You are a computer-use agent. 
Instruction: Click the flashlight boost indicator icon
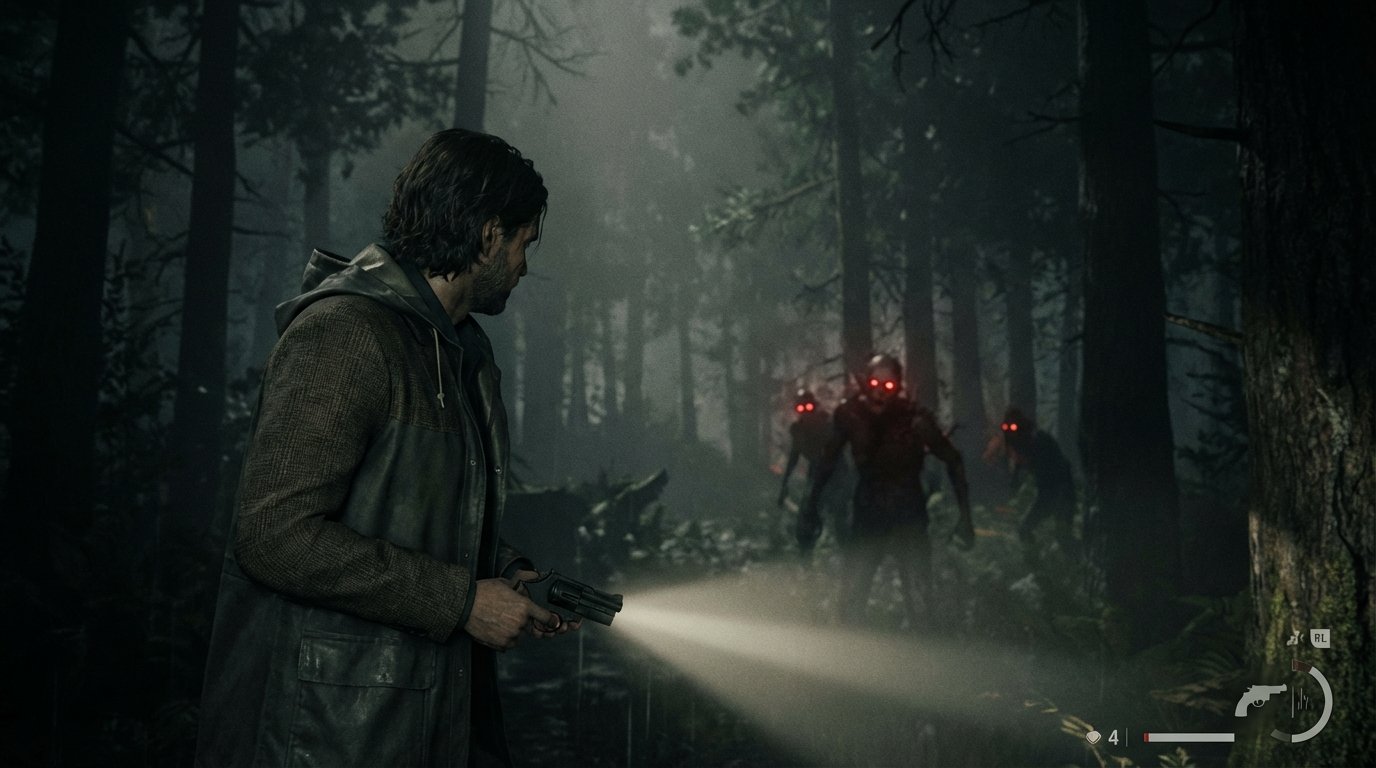[1292, 638]
